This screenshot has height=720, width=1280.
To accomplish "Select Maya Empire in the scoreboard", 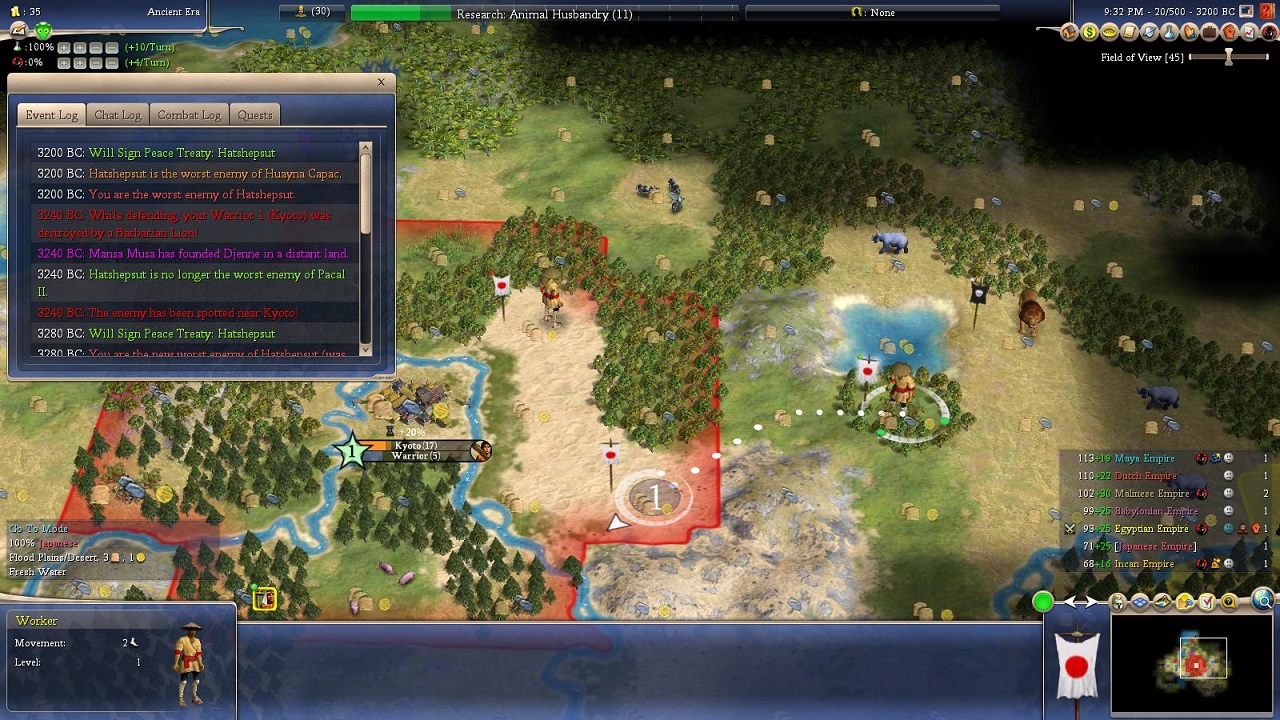I will pos(1143,459).
